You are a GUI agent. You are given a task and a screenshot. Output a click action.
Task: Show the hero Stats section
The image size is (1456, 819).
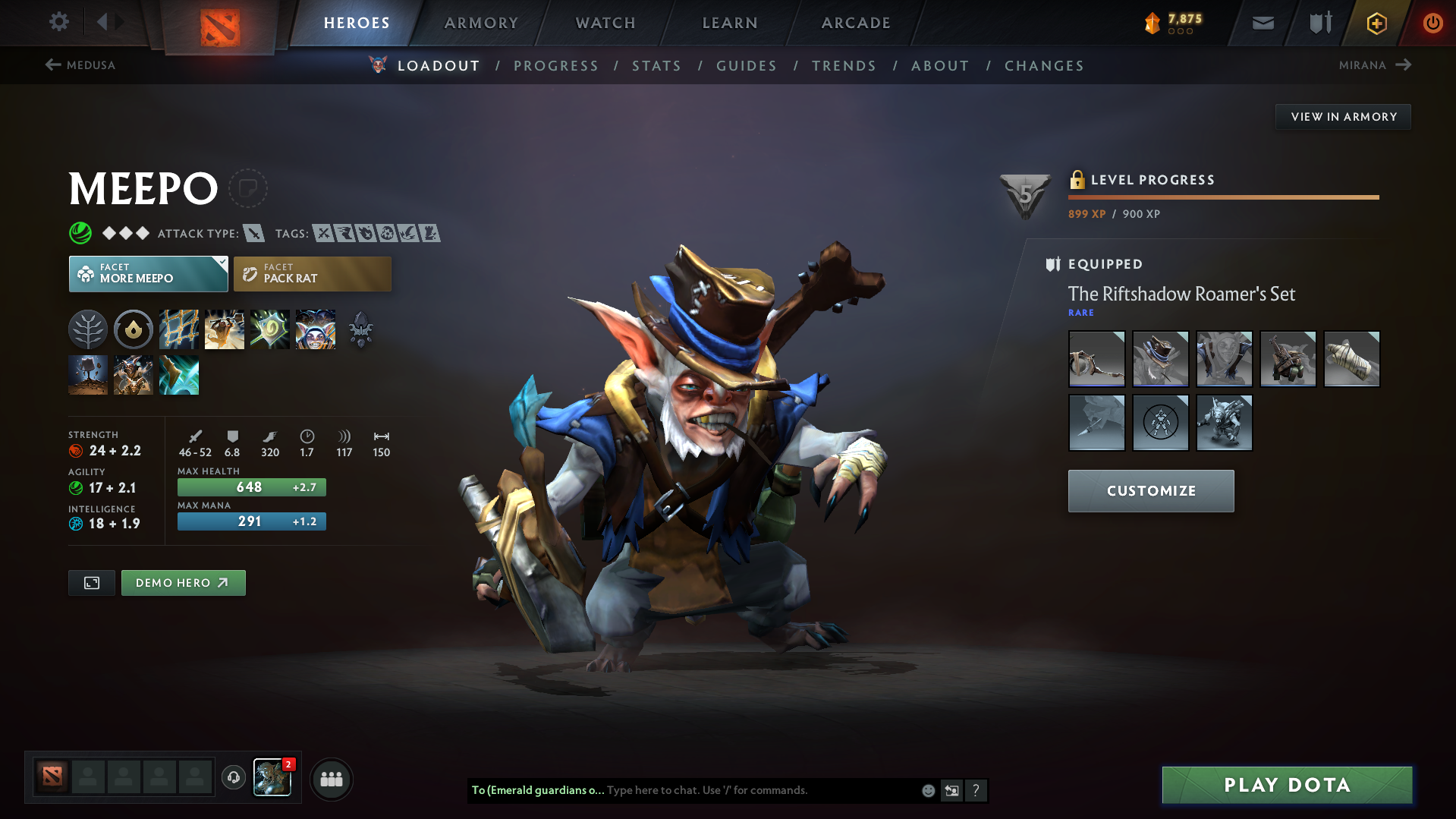(656, 66)
